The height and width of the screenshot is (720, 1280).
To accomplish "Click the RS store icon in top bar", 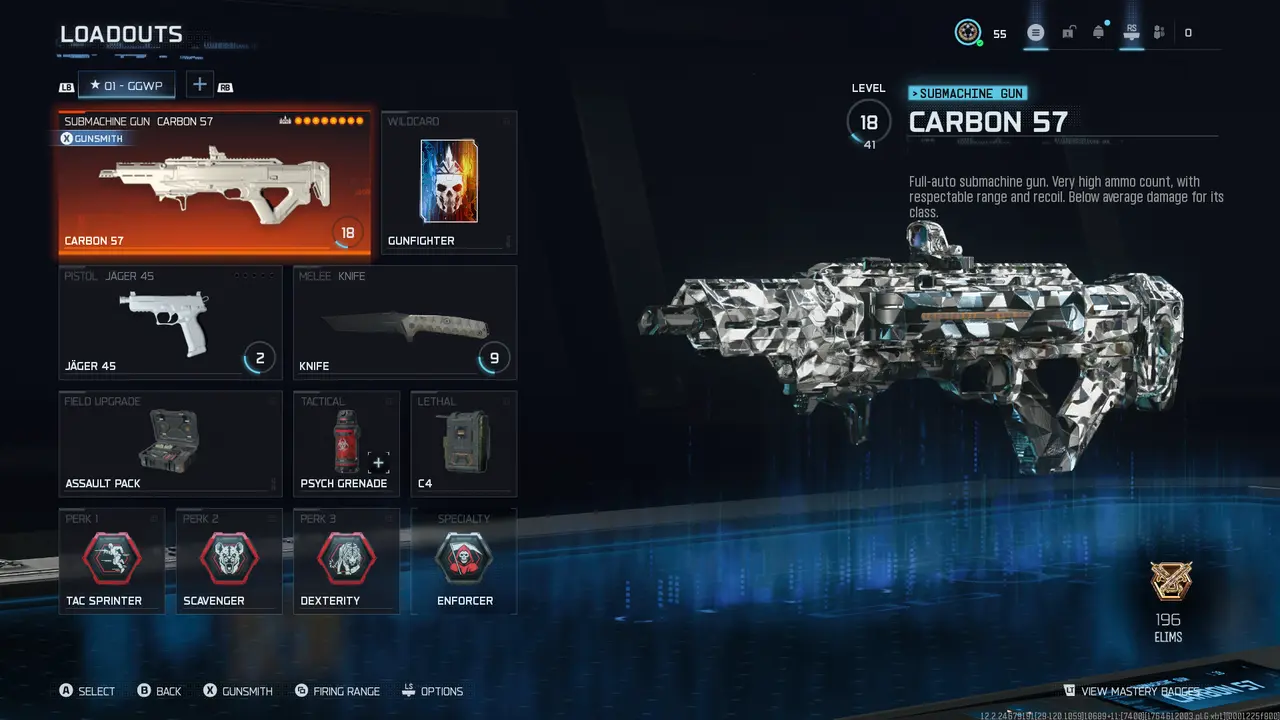I will 1130,32.
